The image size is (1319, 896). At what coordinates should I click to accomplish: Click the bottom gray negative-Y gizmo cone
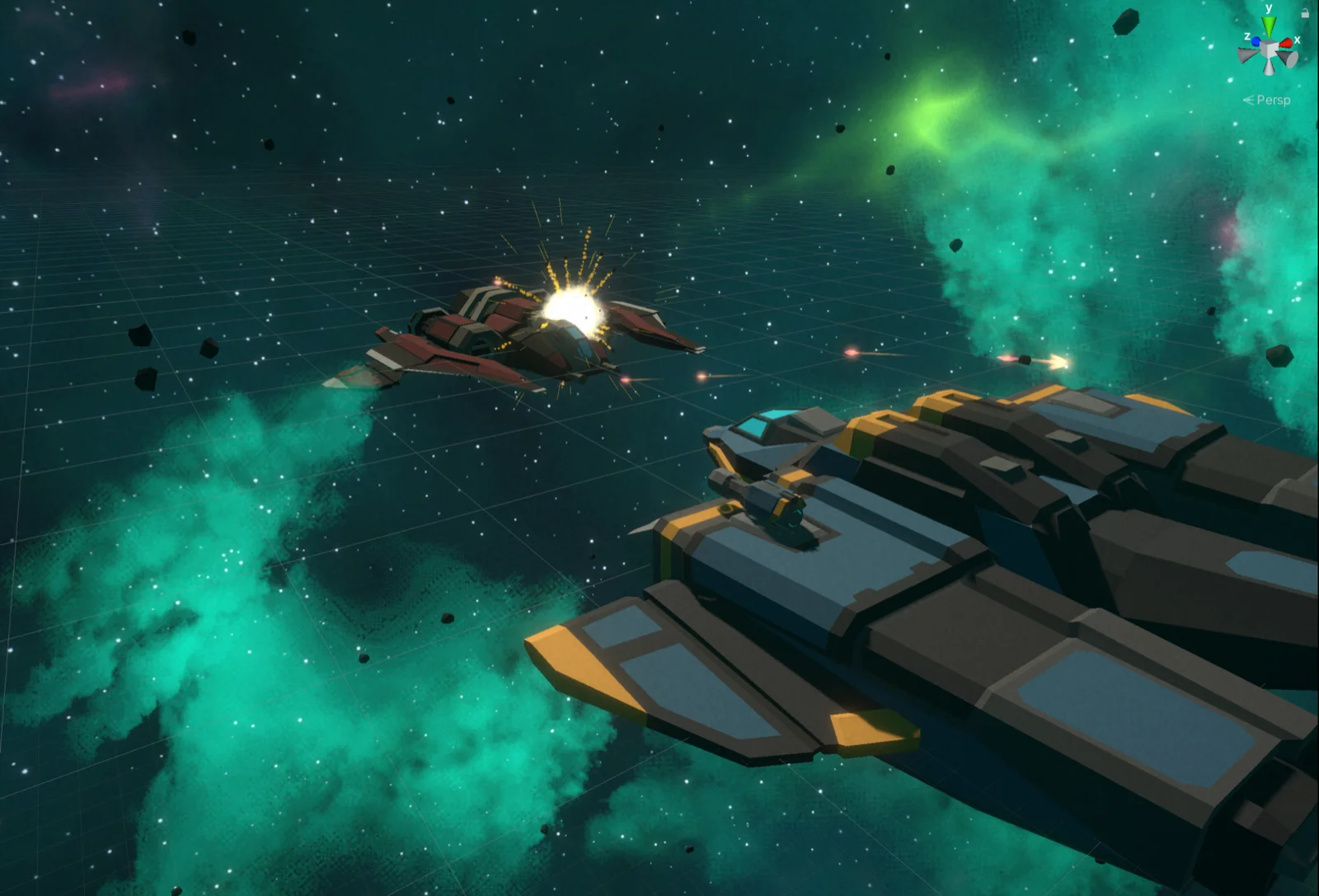click(1269, 67)
